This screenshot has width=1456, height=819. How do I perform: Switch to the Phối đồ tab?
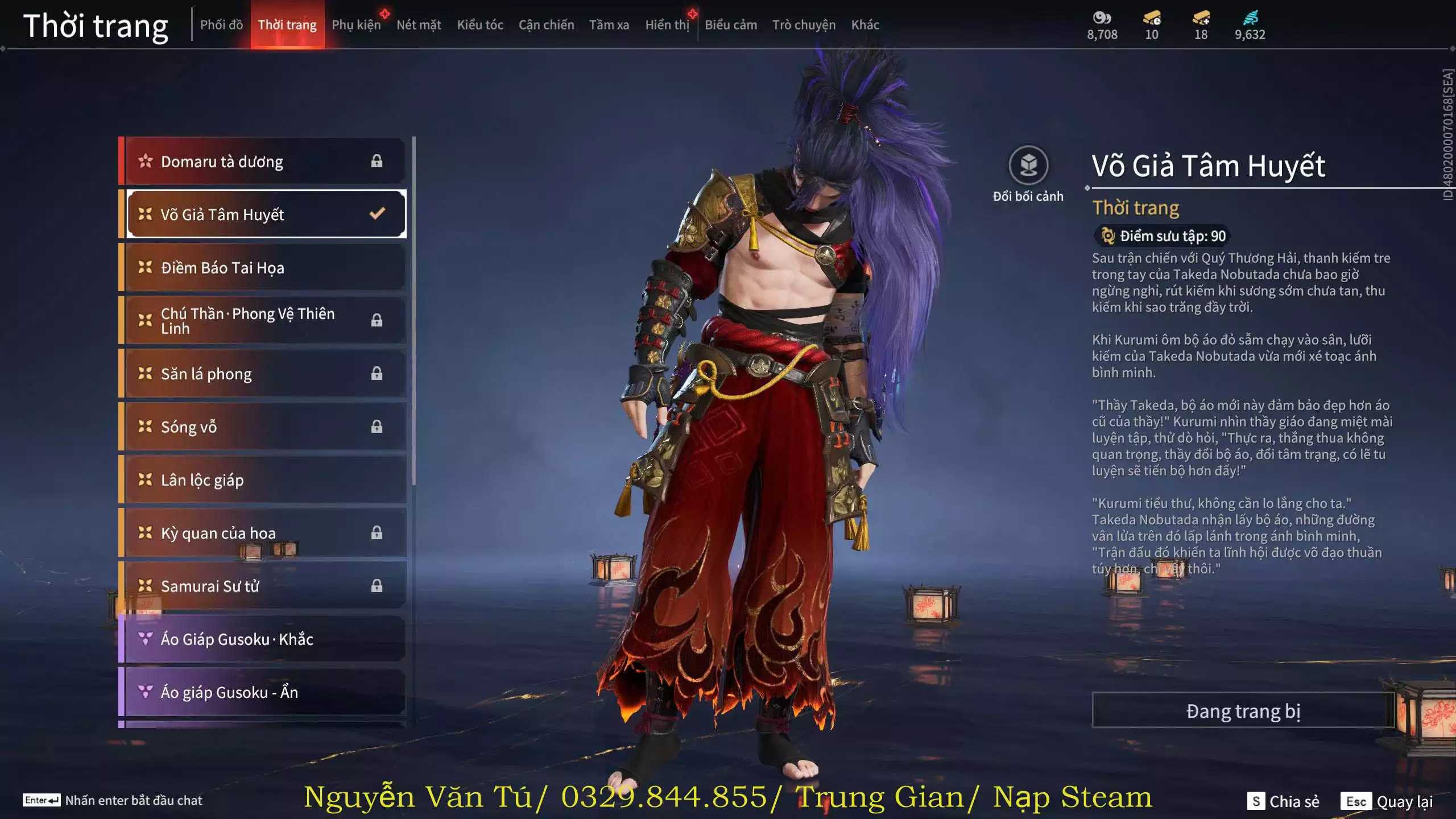[221, 25]
